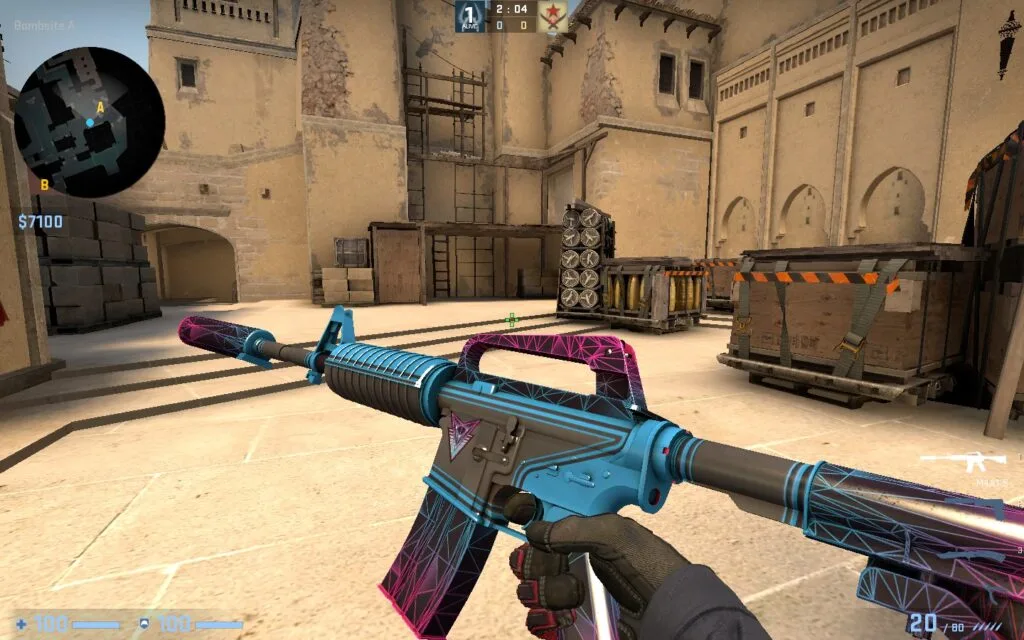Click the Counter-Terrorist team alive badge
The height and width of the screenshot is (640, 1024).
471,15
